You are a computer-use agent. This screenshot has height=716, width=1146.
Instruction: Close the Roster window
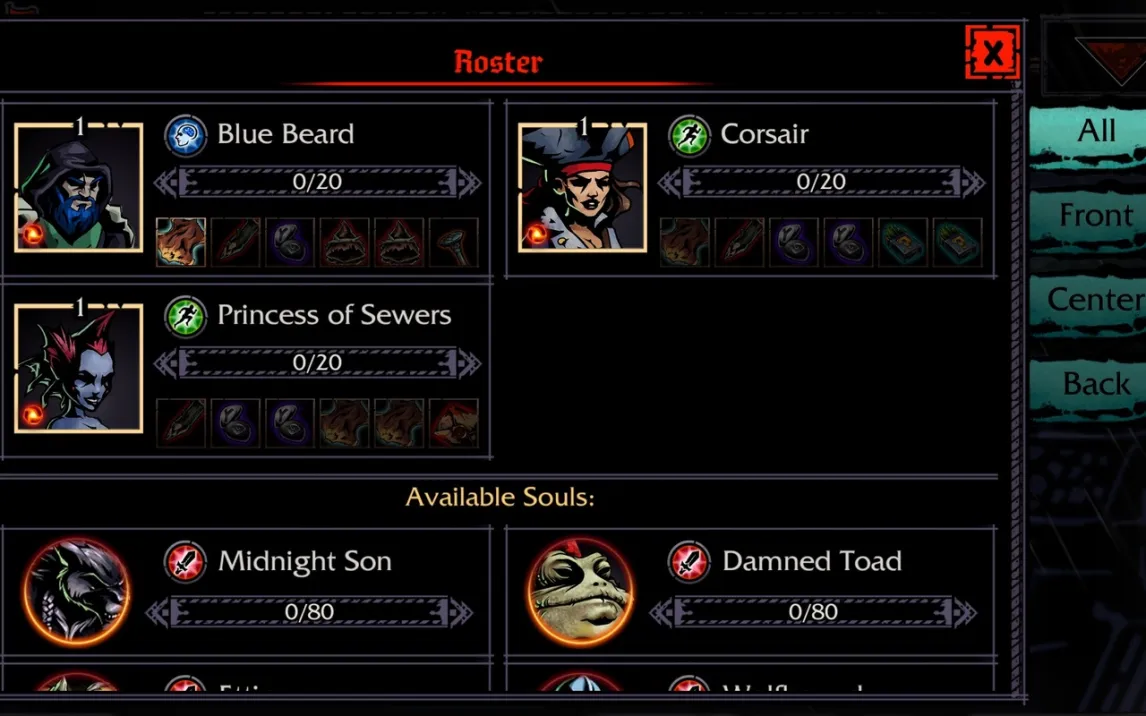[992, 53]
